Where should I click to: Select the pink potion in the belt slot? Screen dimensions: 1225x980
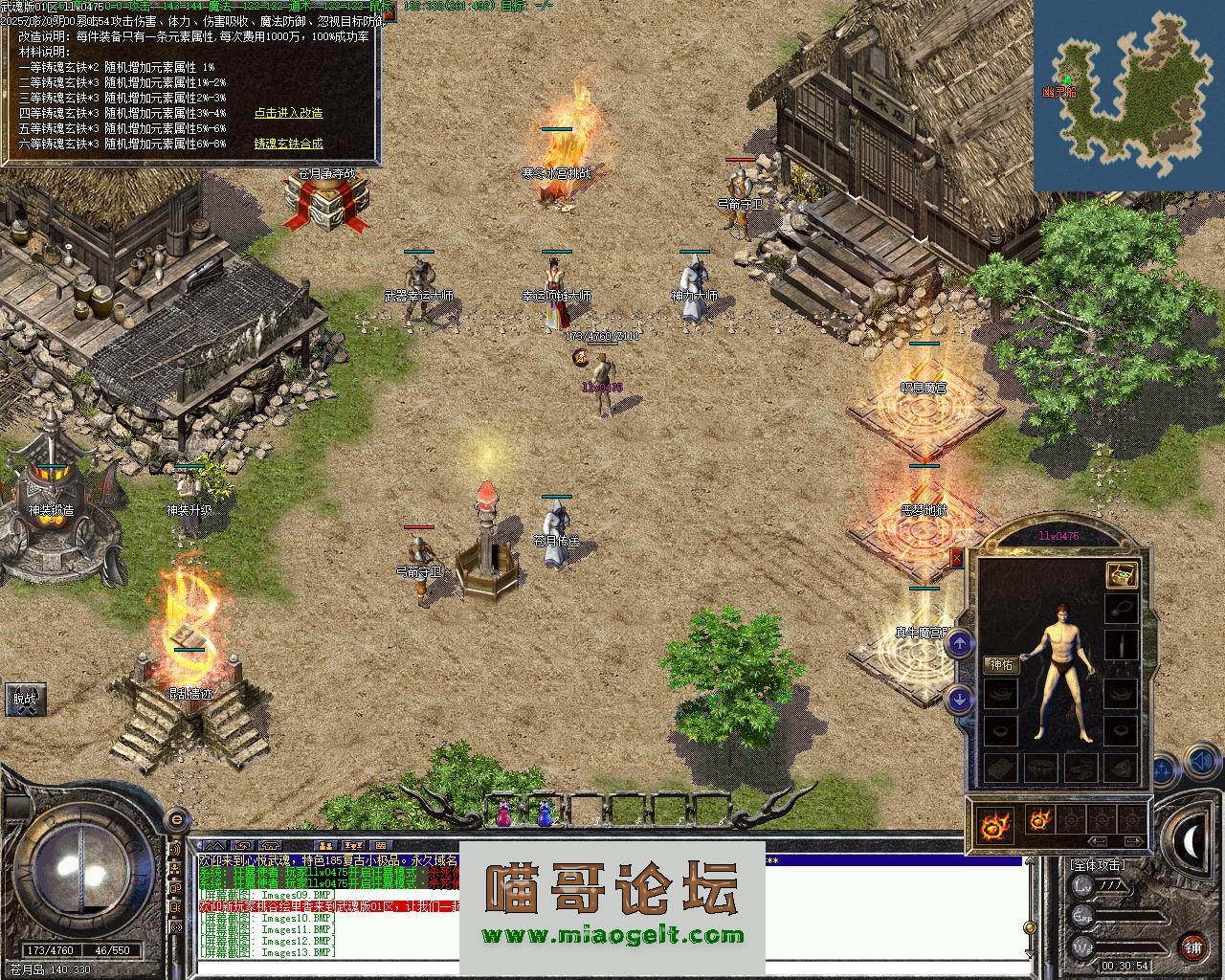(x=503, y=814)
